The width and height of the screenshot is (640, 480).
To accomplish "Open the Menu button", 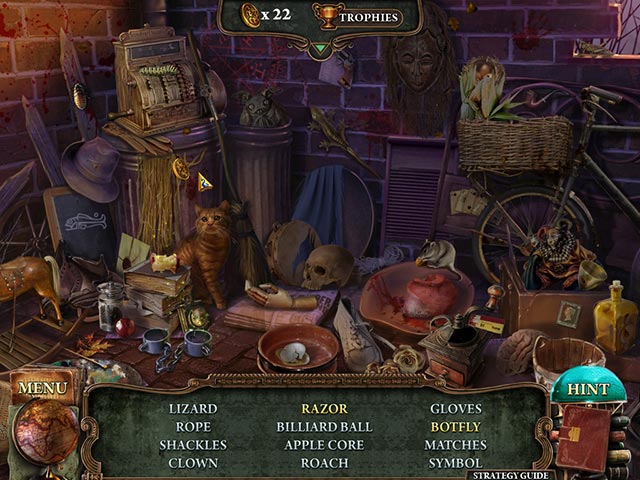I will tap(42, 387).
